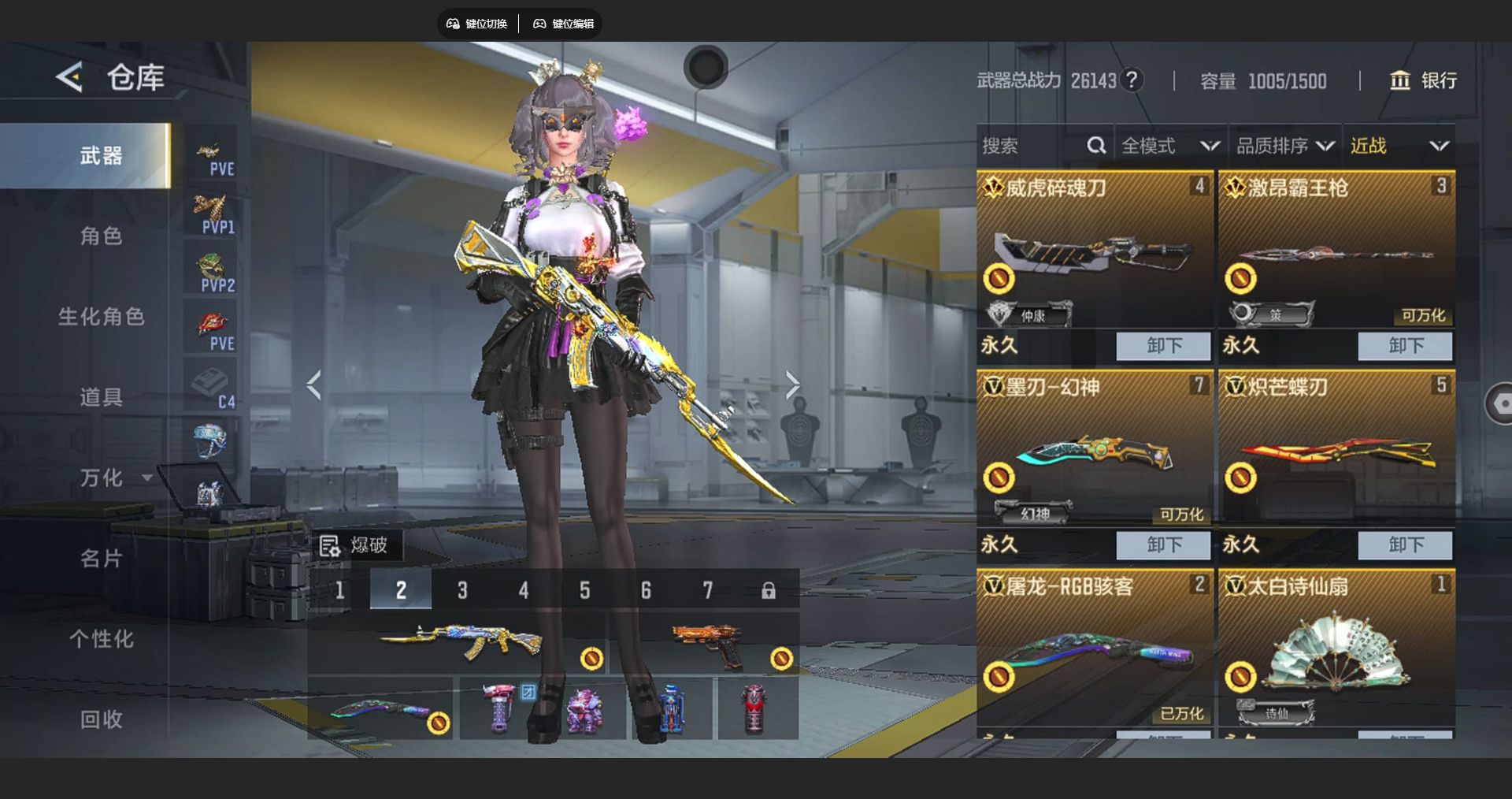Unequip 威虎碎魂刀 with its 卸下 button
Viewport: 1512px width, 799px height.
[x=1163, y=345]
